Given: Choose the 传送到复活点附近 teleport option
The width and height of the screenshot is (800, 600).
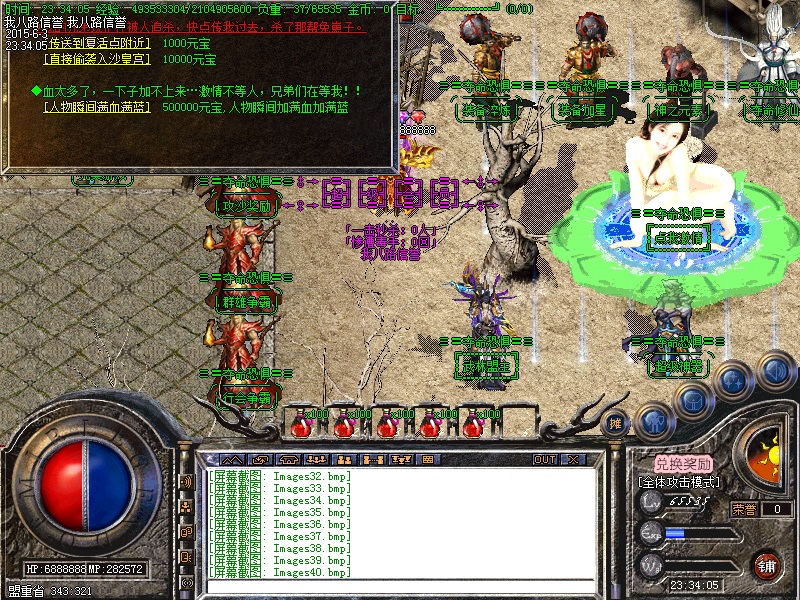Looking at the screenshot, I should click(98, 43).
